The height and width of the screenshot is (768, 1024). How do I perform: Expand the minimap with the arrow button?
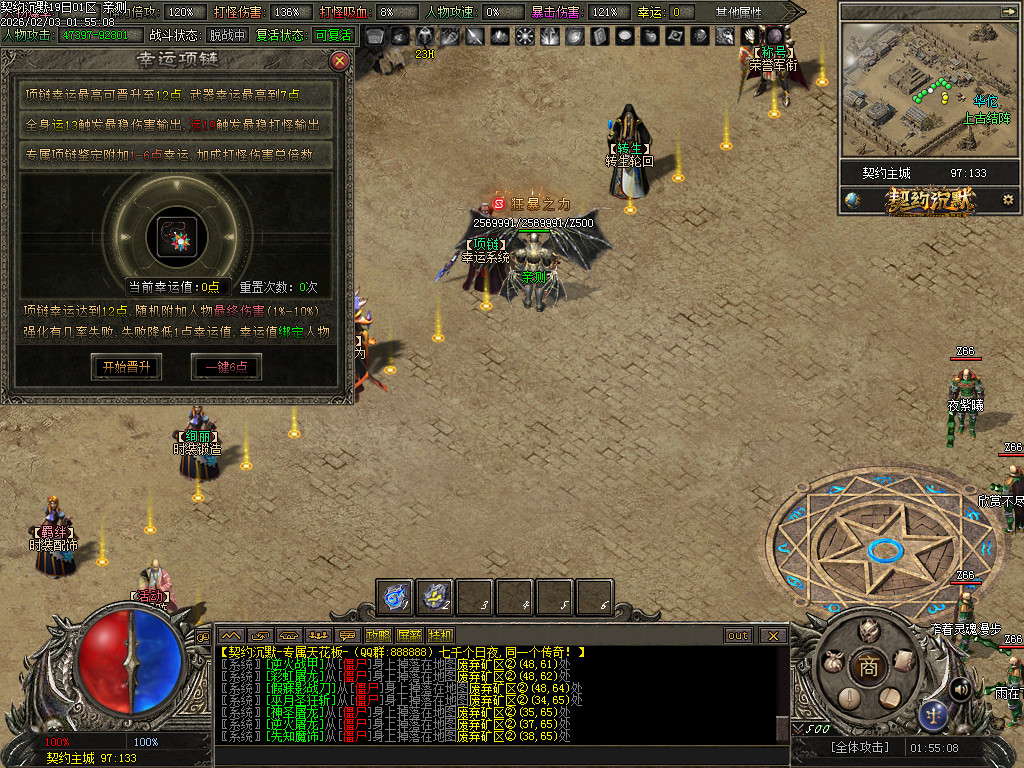(x=1006, y=11)
